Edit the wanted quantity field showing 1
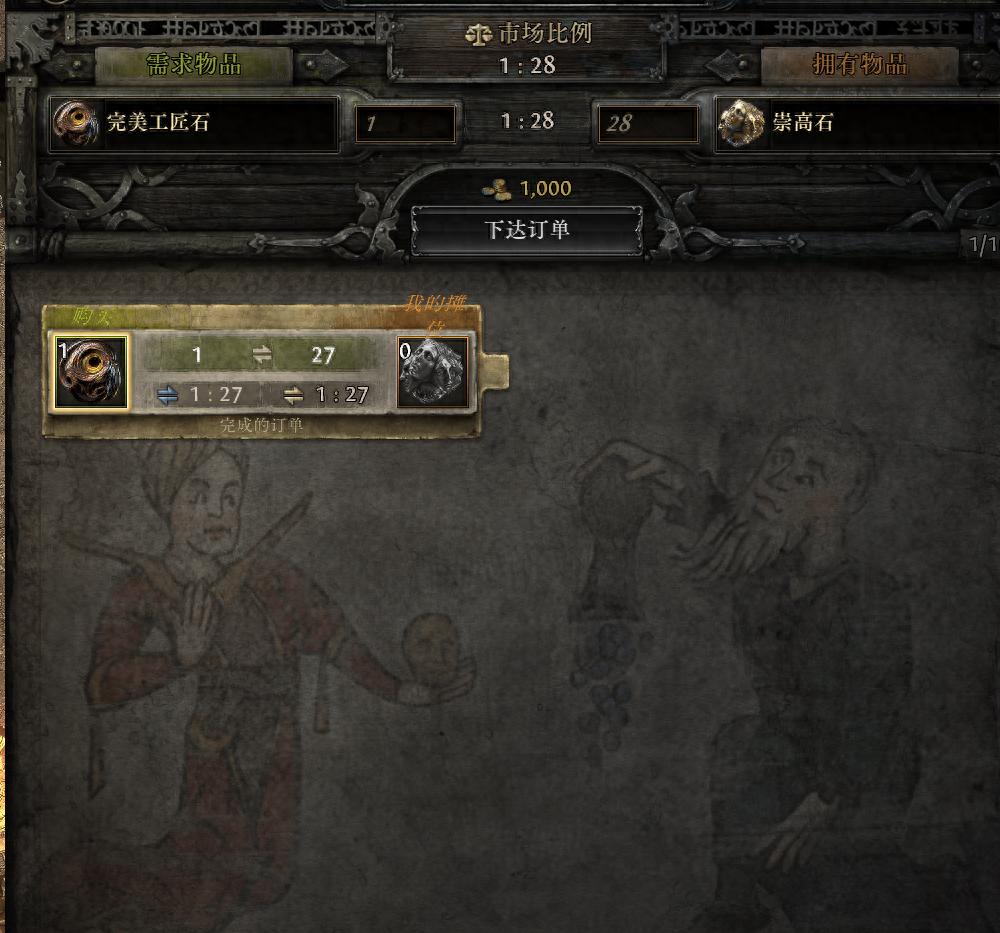Viewport: 1000px width, 933px height. (x=405, y=124)
